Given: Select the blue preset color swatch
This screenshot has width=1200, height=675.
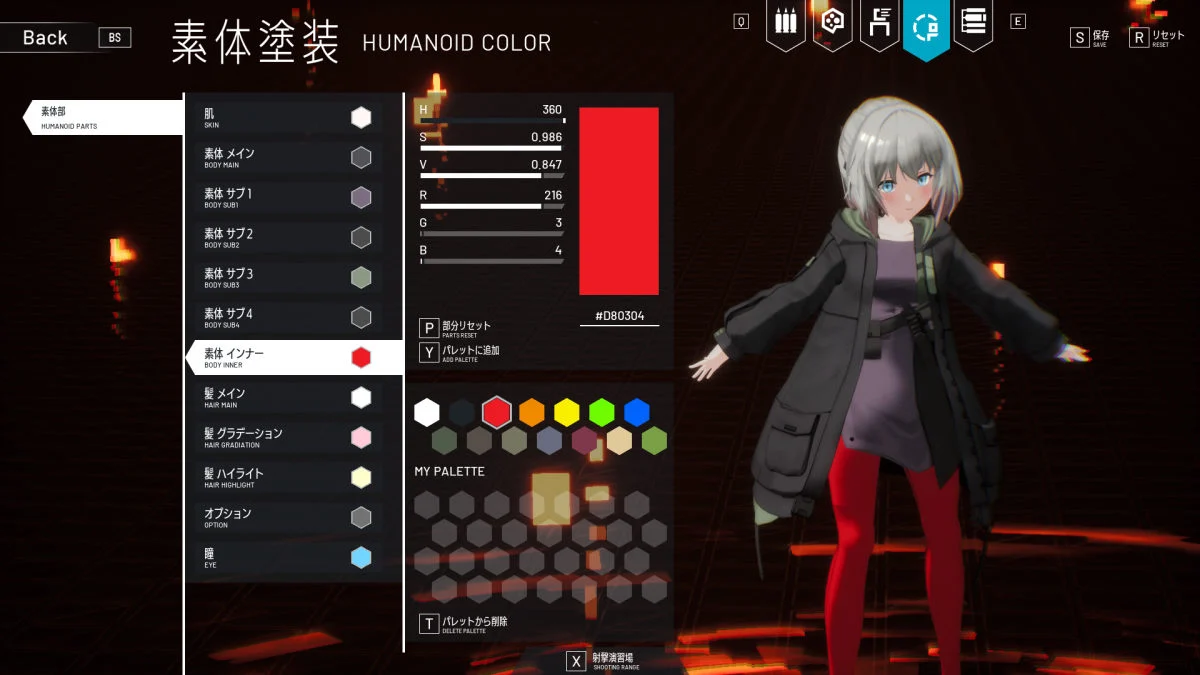Looking at the screenshot, I should click(x=637, y=412).
